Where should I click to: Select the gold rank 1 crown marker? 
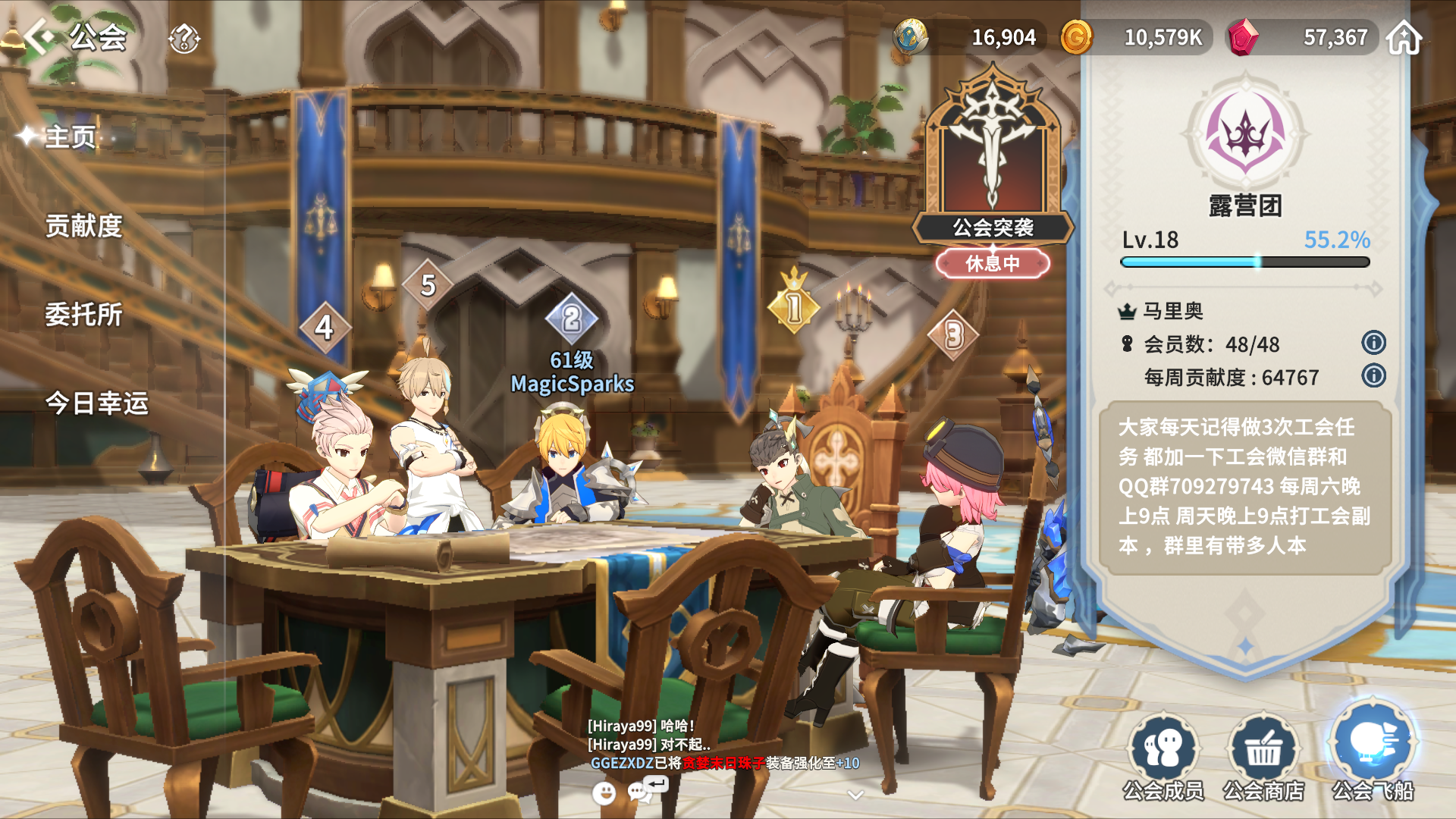793,305
